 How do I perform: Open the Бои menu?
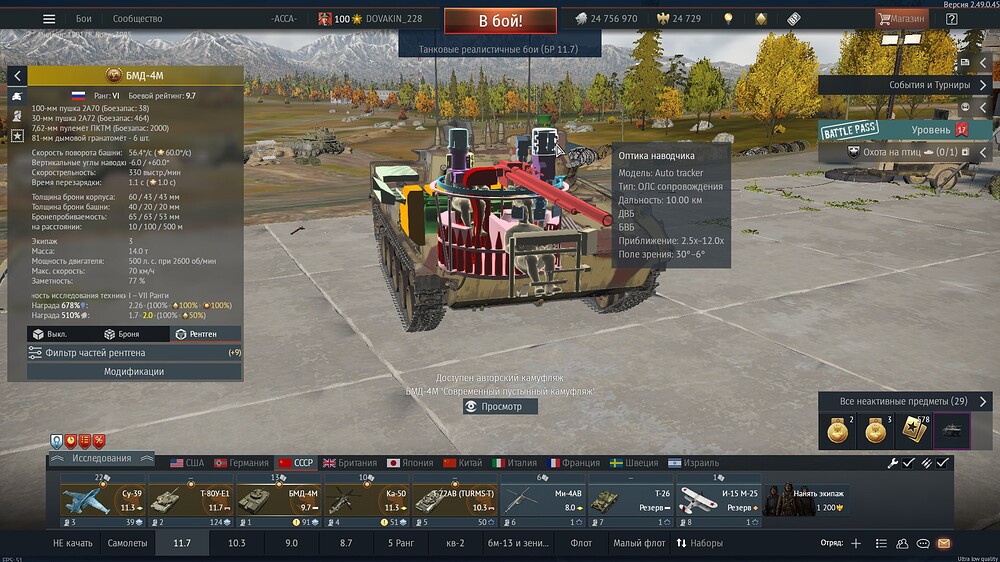[x=84, y=19]
